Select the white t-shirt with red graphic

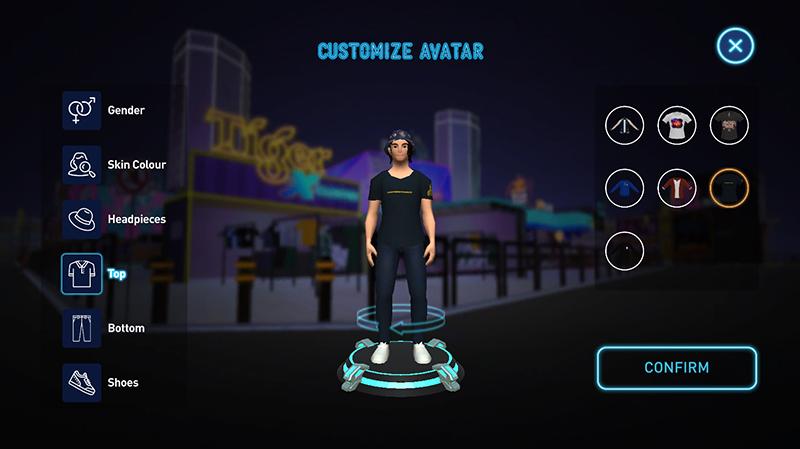tap(677, 125)
